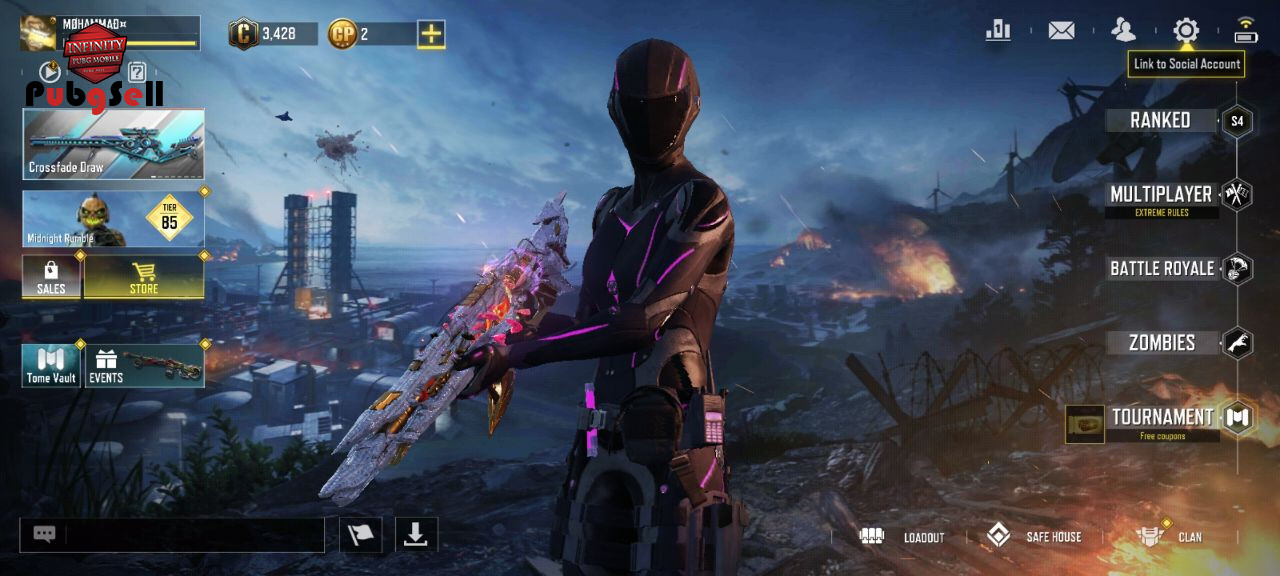Open the Tournament mode

pos(1162,417)
